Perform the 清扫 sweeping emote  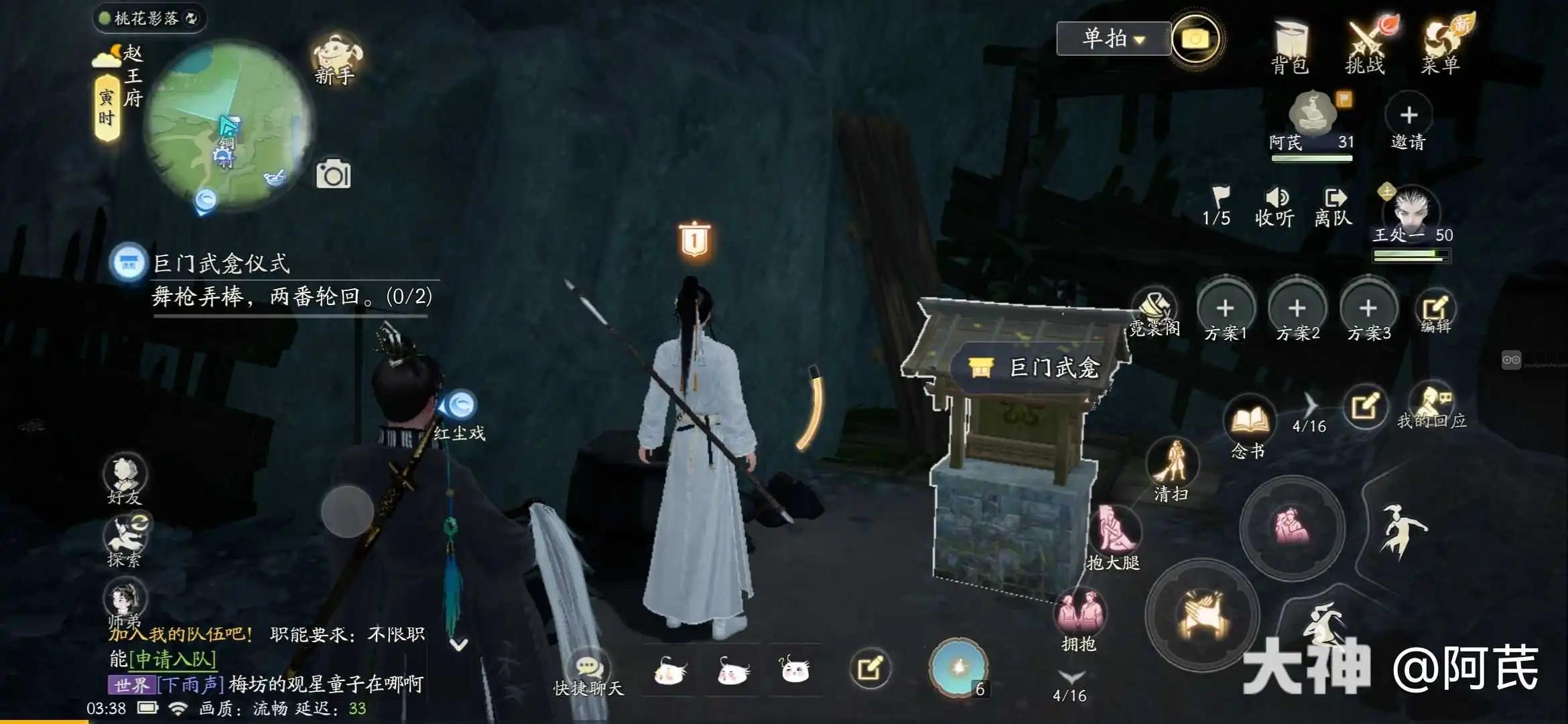(x=1172, y=468)
